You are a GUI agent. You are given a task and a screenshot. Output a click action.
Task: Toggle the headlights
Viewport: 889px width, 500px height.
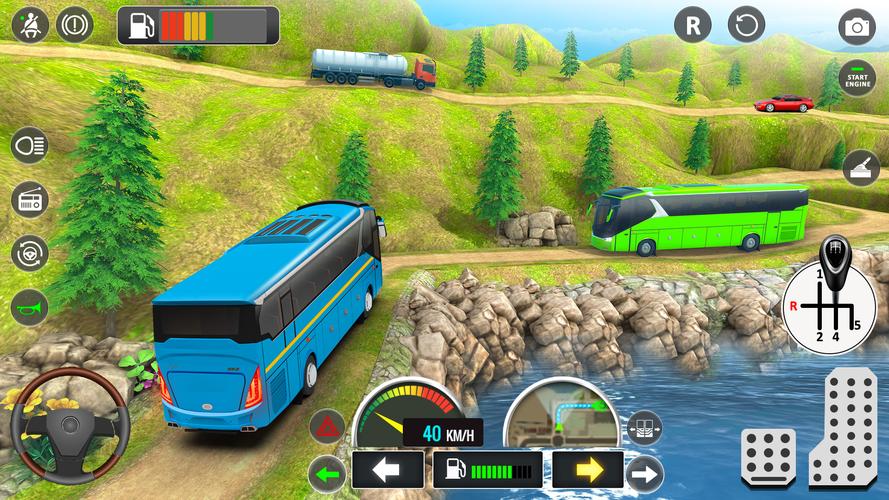(29, 146)
